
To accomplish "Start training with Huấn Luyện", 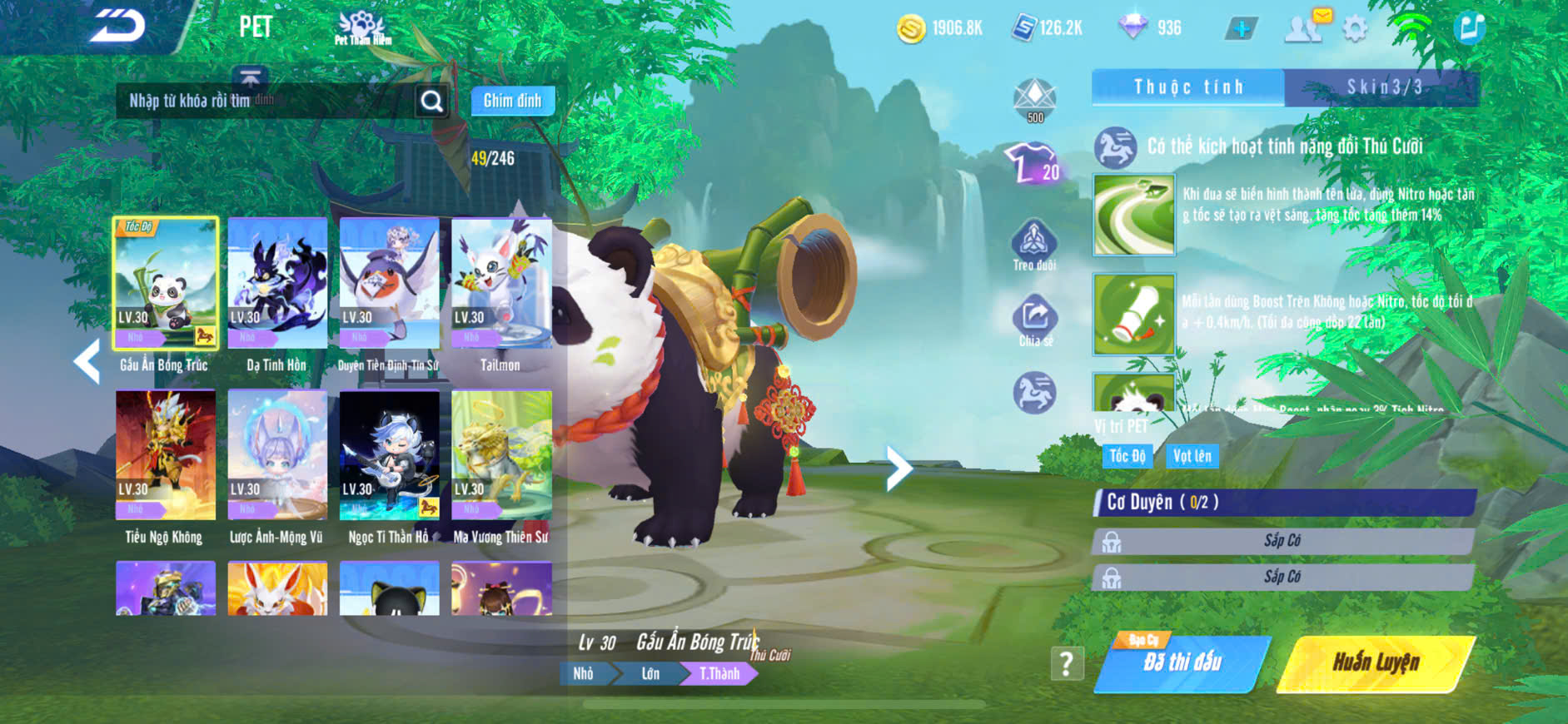I will pos(1376,663).
